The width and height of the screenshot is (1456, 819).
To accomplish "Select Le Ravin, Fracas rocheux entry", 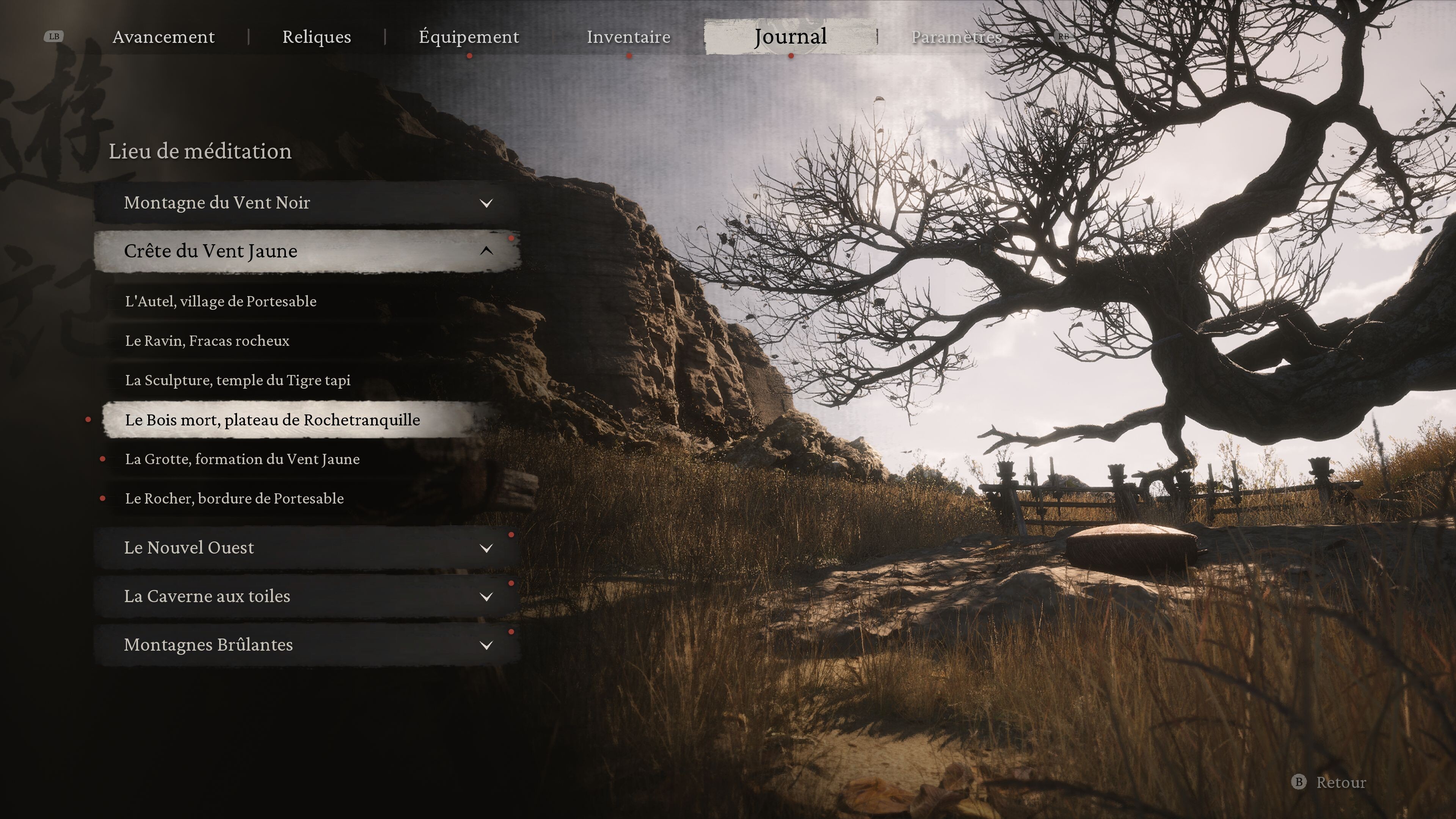I will tap(207, 341).
